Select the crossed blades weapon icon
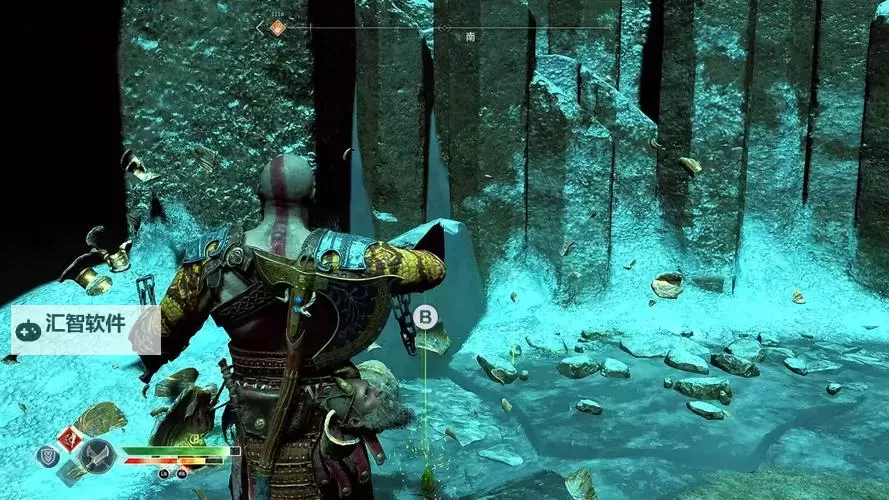Image resolution: width=889 pixels, height=500 pixels. pos(96,456)
